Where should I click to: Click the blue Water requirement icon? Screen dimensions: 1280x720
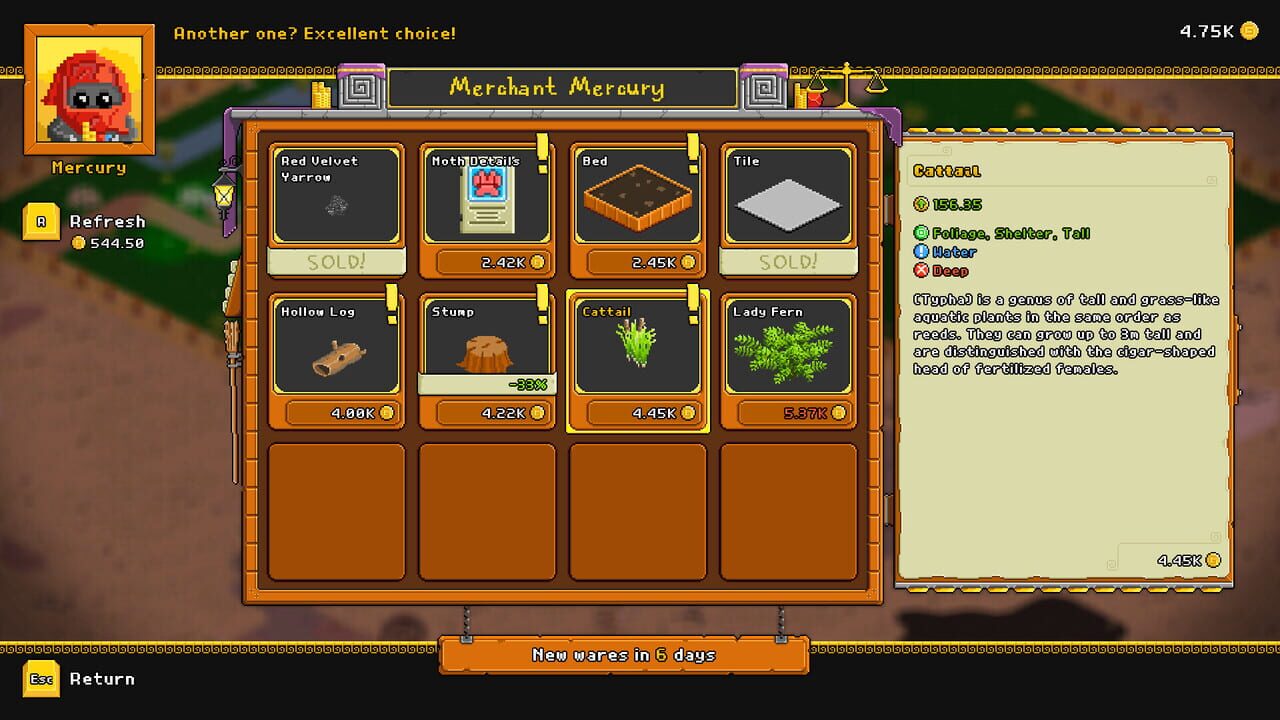point(922,252)
